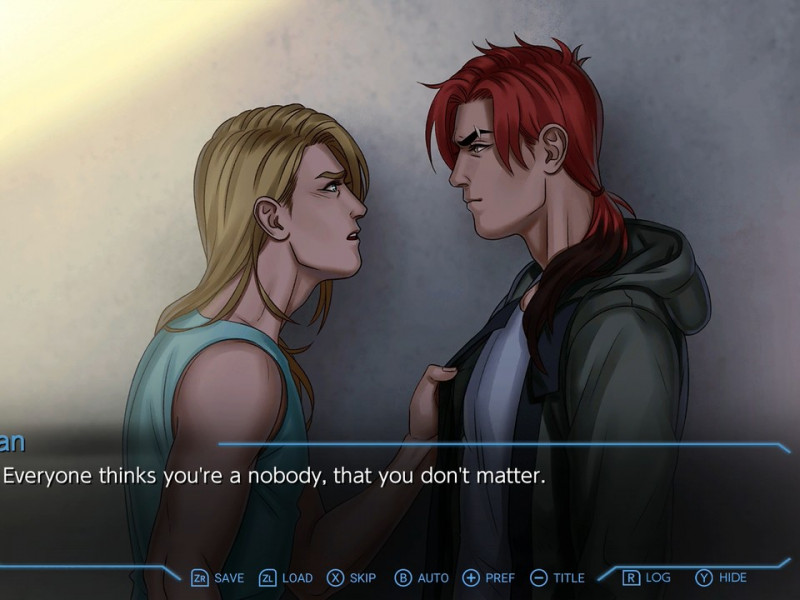
Task: Turn on AUTO text advance
Action: tap(421, 578)
